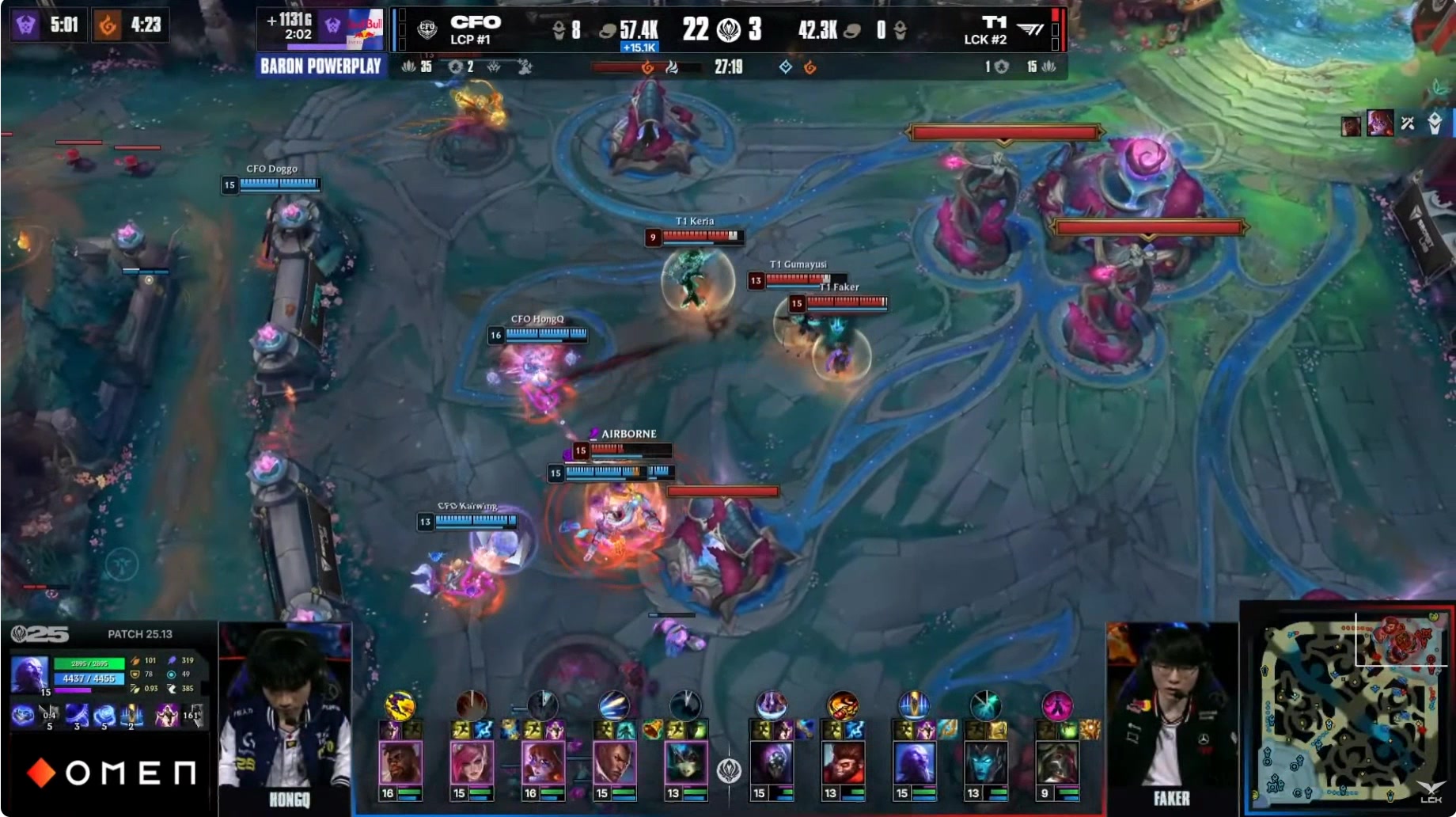The height and width of the screenshot is (817, 1456).
Task: Click the kill feed victim portrait
Action: point(1379,123)
